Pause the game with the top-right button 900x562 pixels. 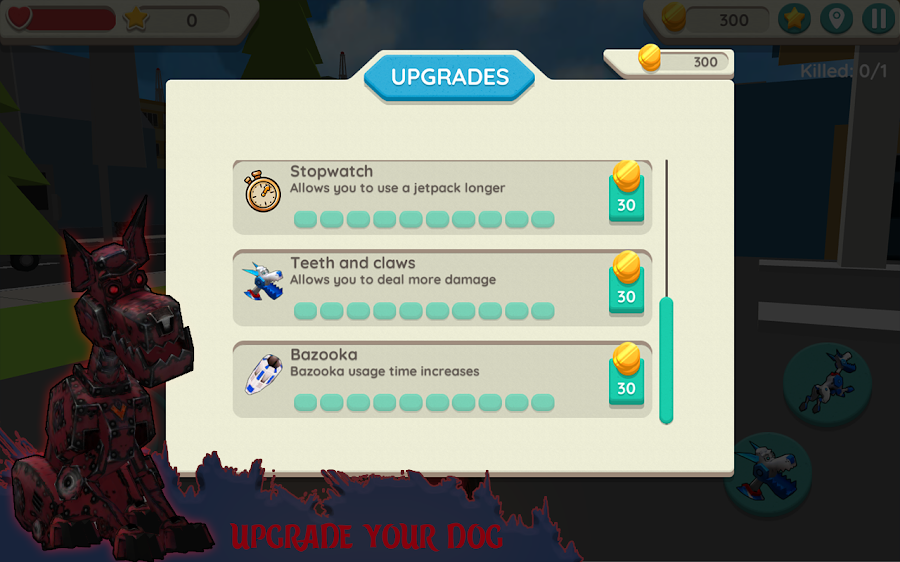[x=878, y=19]
